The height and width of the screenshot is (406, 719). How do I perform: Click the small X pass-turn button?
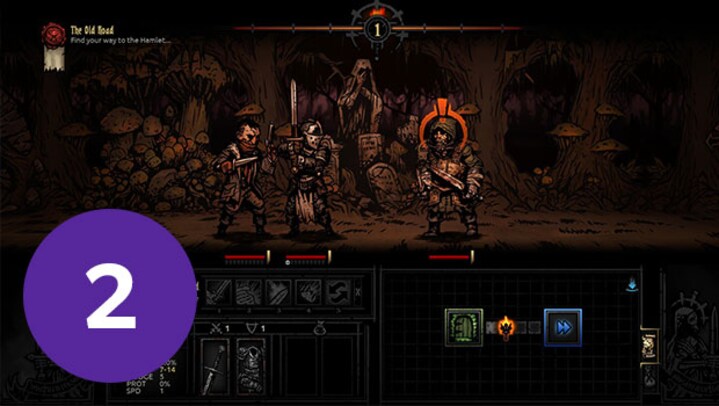click(x=360, y=293)
